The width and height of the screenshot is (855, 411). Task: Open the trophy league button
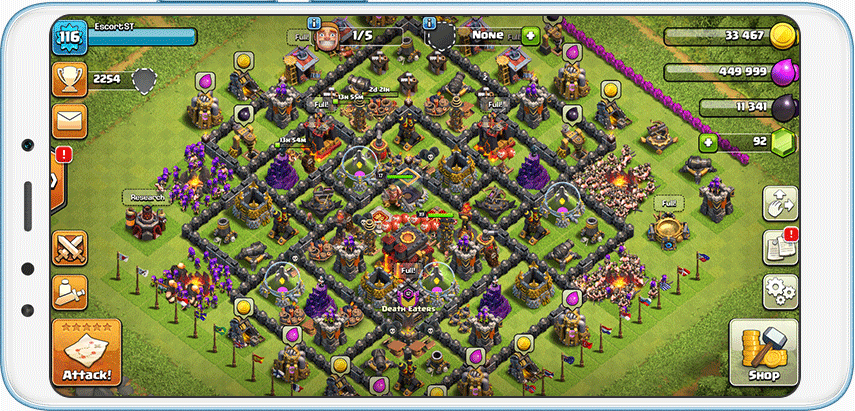click(x=70, y=77)
